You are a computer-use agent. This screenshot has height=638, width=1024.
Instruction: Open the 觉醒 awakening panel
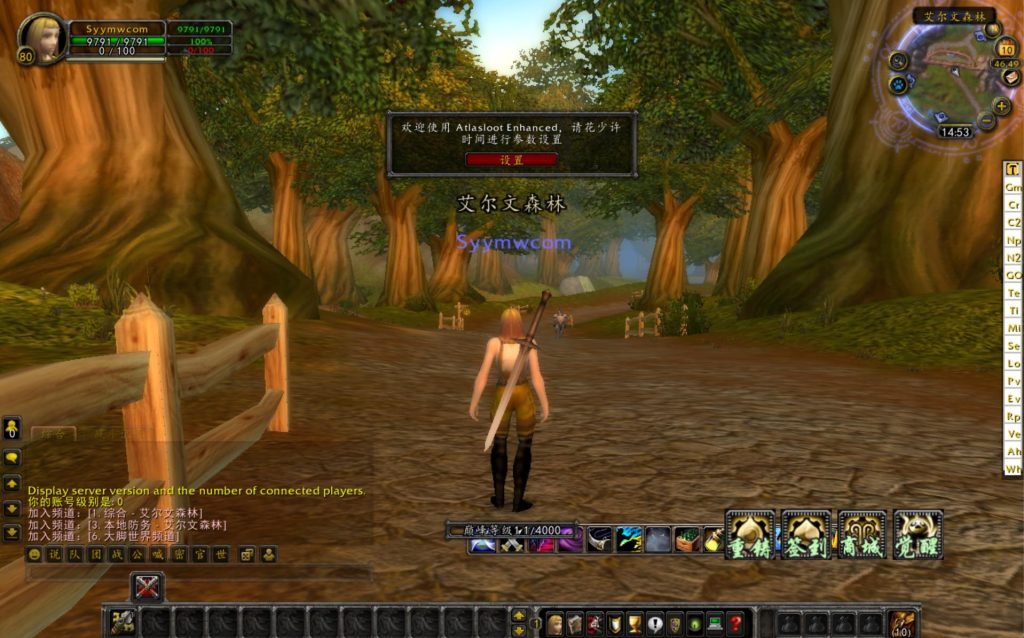coord(918,535)
